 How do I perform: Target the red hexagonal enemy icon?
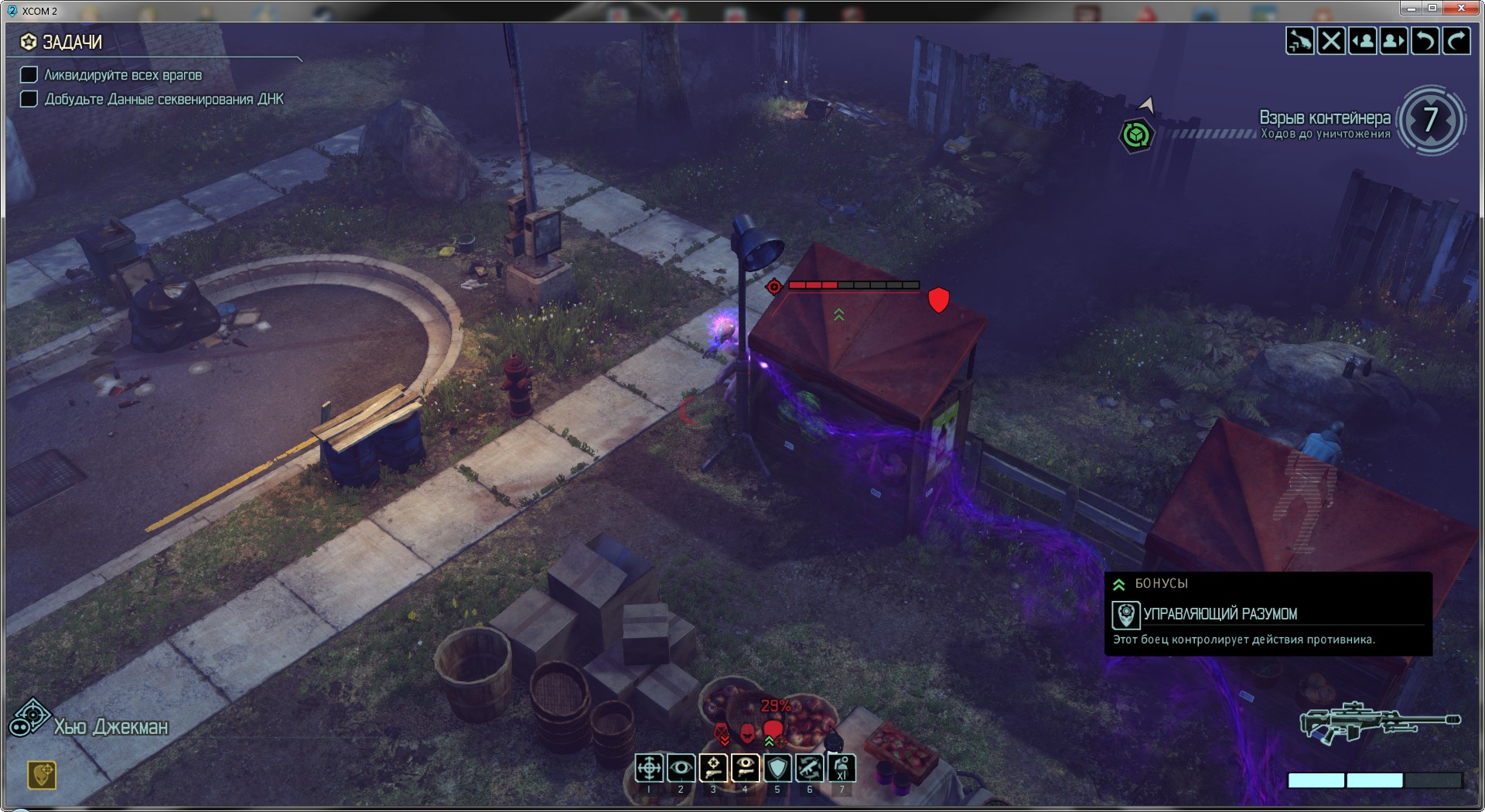(722, 732)
